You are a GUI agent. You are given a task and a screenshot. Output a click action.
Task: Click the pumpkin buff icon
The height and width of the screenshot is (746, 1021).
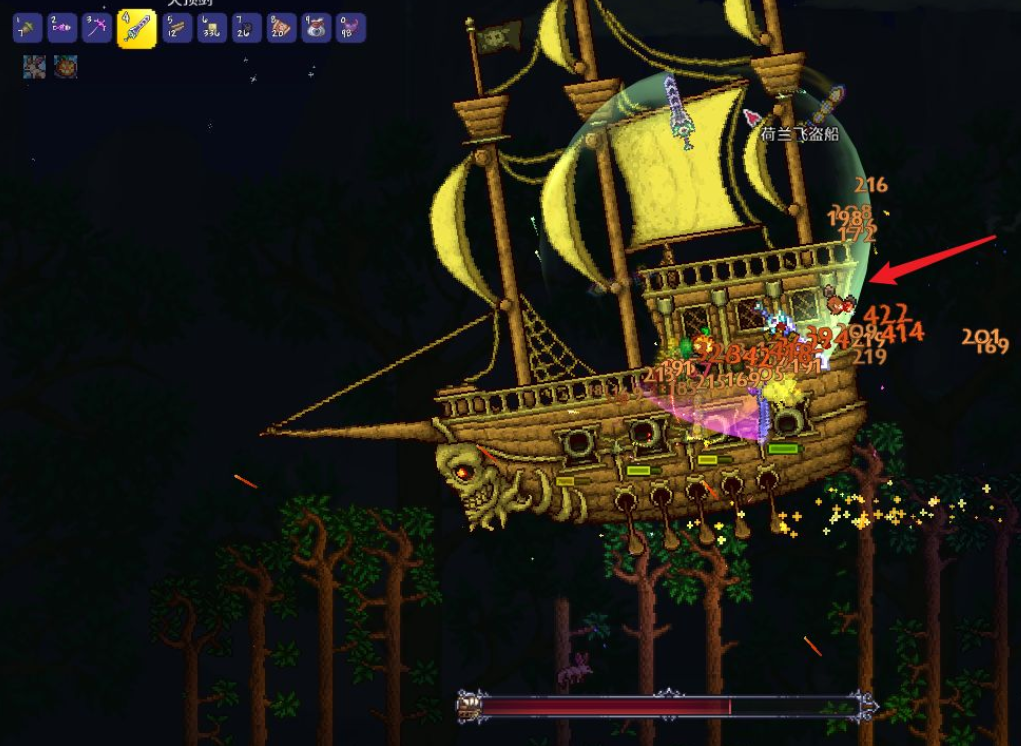click(66, 67)
